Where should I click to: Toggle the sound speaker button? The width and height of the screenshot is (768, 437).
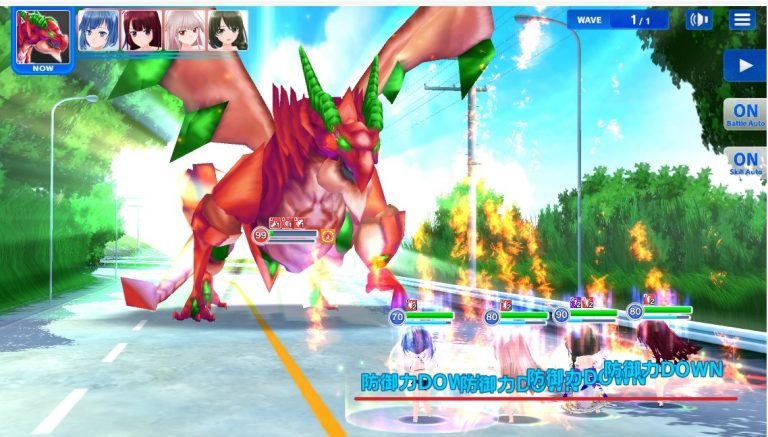[x=699, y=20]
